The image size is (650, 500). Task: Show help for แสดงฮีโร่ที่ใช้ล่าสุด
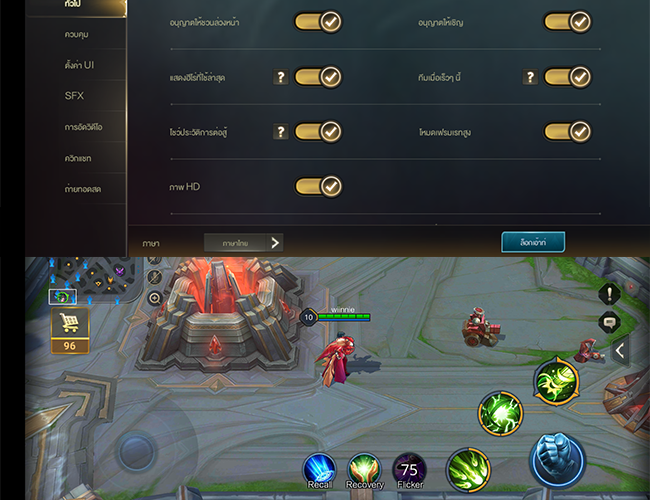(280, 77)
